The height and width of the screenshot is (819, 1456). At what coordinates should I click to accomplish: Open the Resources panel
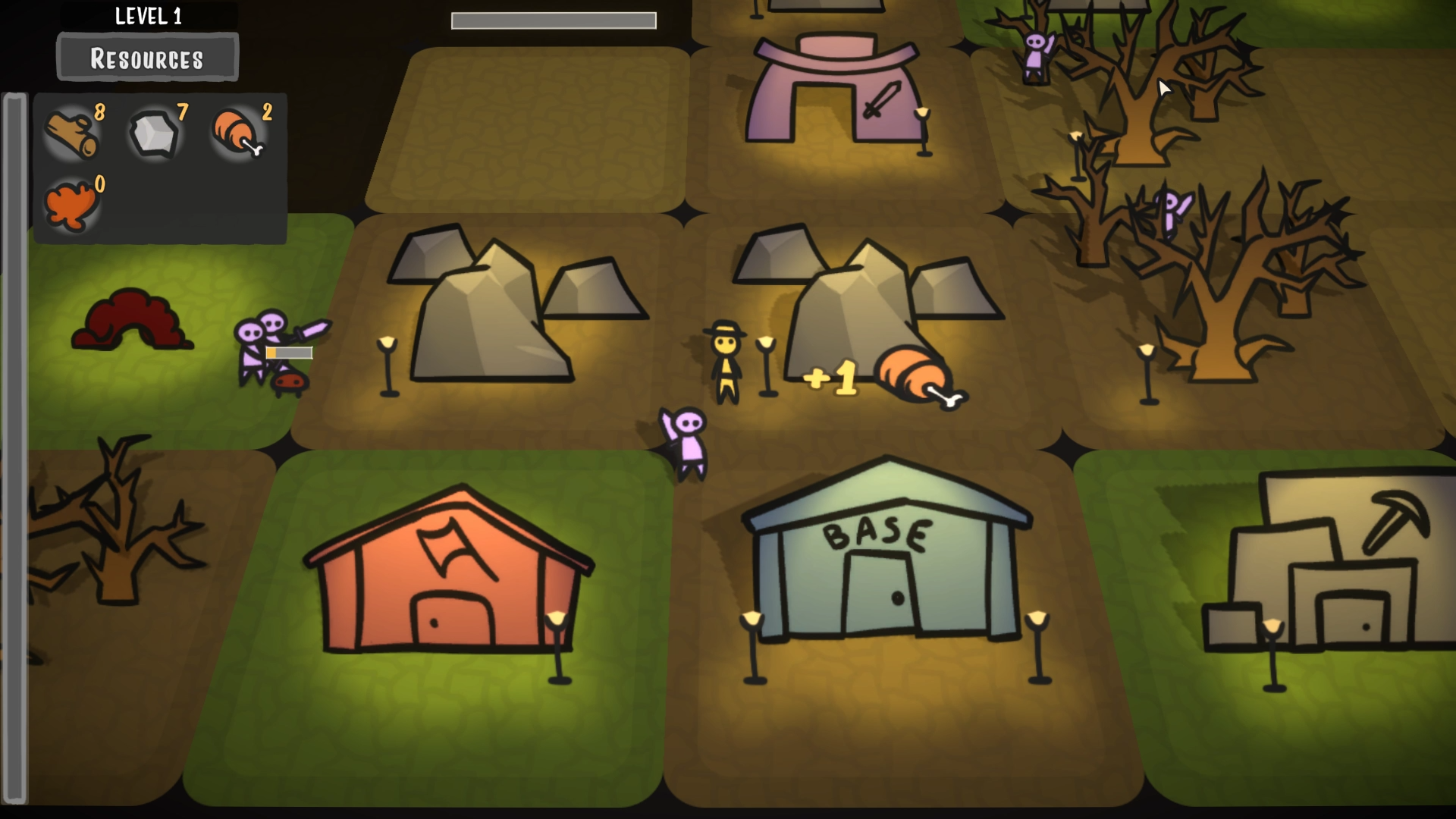[146, 58]
